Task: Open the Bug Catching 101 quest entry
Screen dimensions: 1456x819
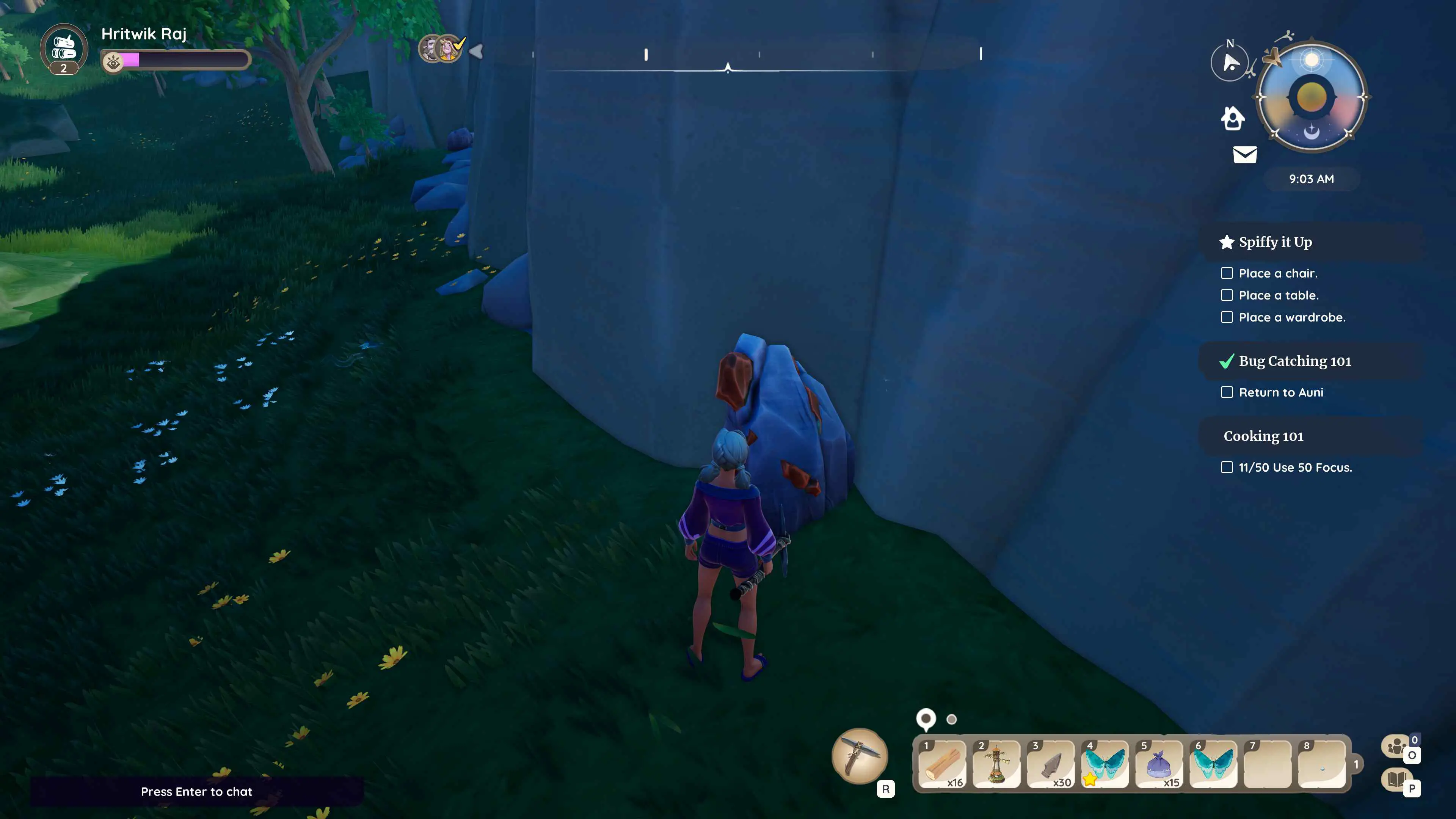Action: (1294, 361)
